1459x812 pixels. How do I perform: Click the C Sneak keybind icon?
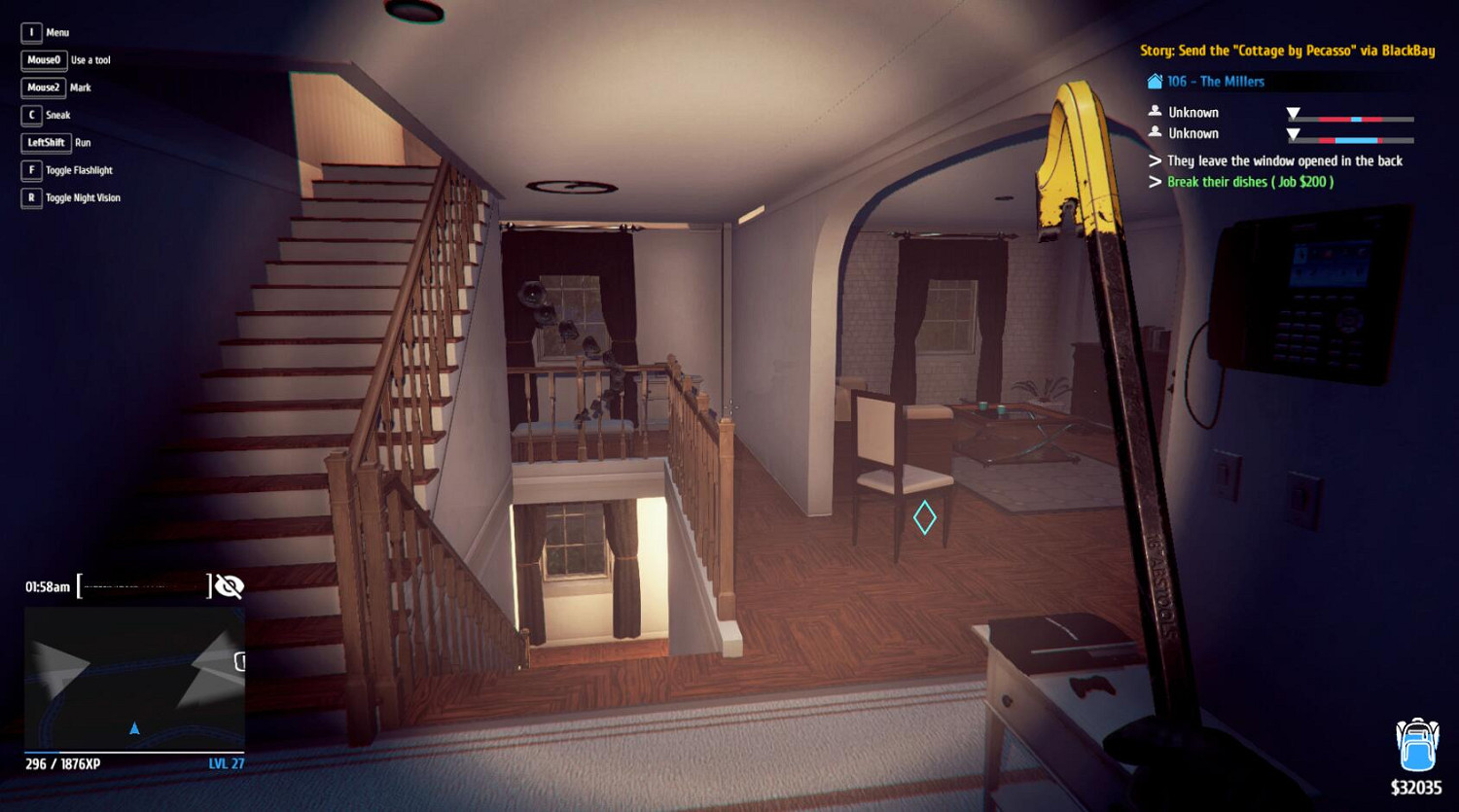click(x=30, y=115)
